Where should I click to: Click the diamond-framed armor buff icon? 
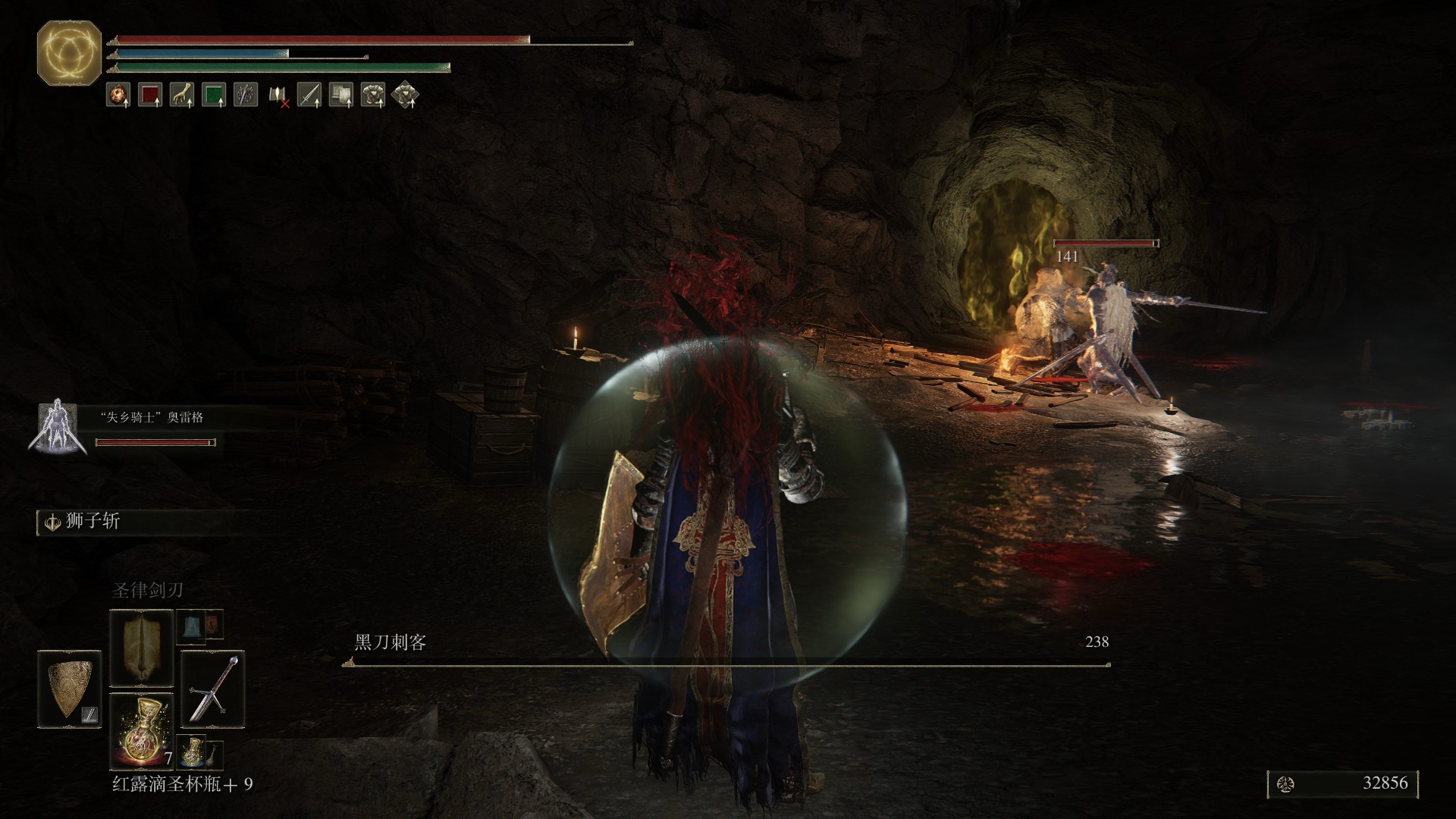point(406,95)
